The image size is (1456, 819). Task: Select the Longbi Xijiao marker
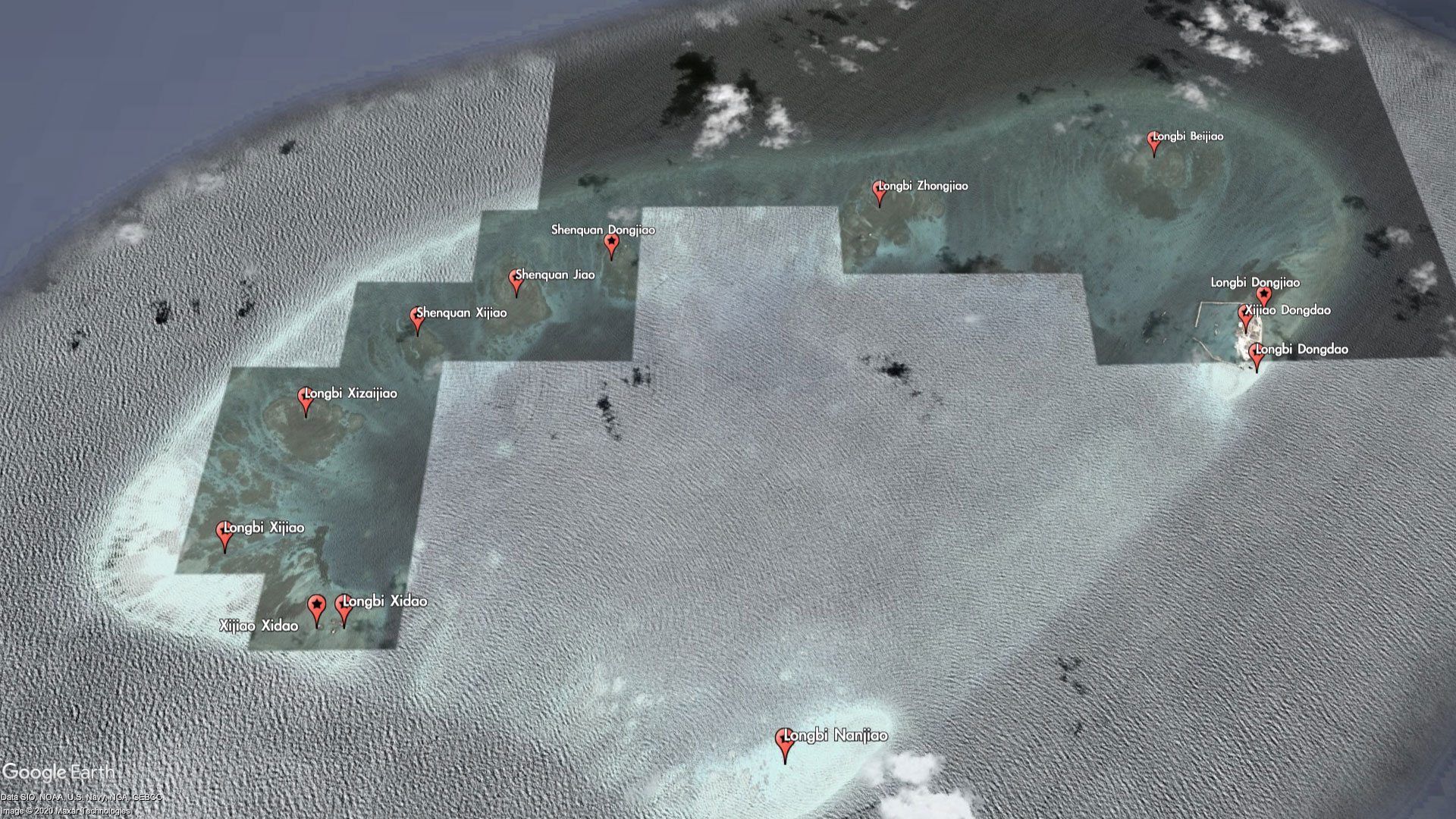click(224, 533)
